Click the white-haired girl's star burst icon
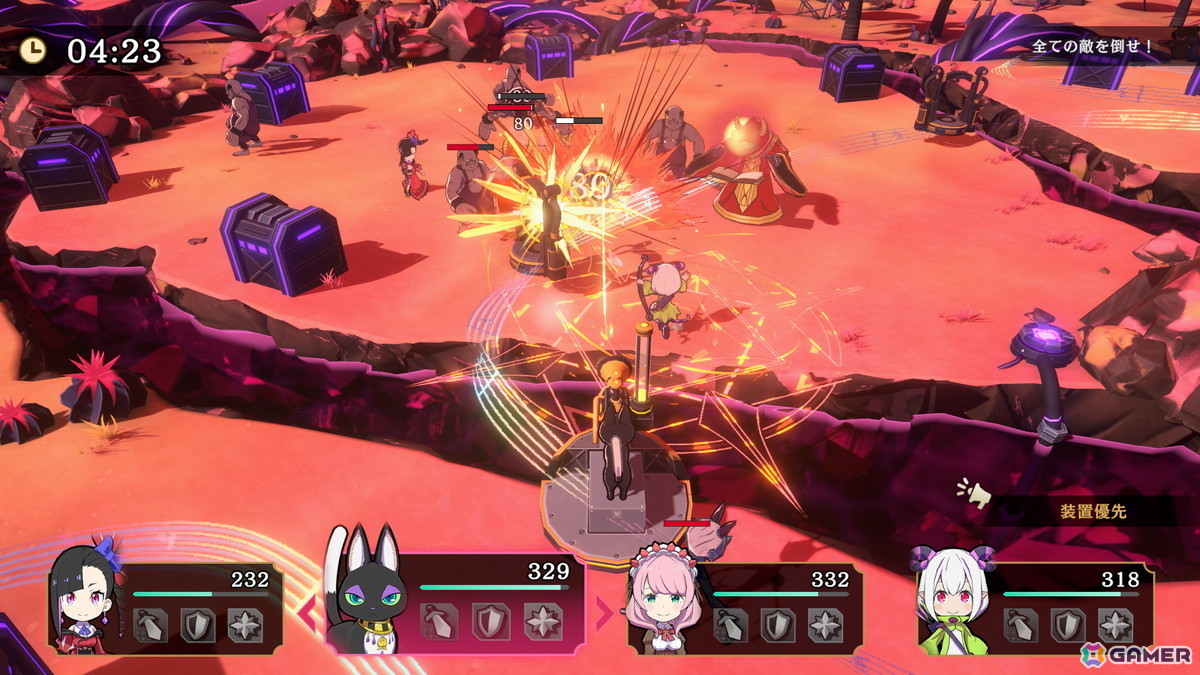Image resolution: width=1200 pixels, height=675 pixels. (1115, 625)
